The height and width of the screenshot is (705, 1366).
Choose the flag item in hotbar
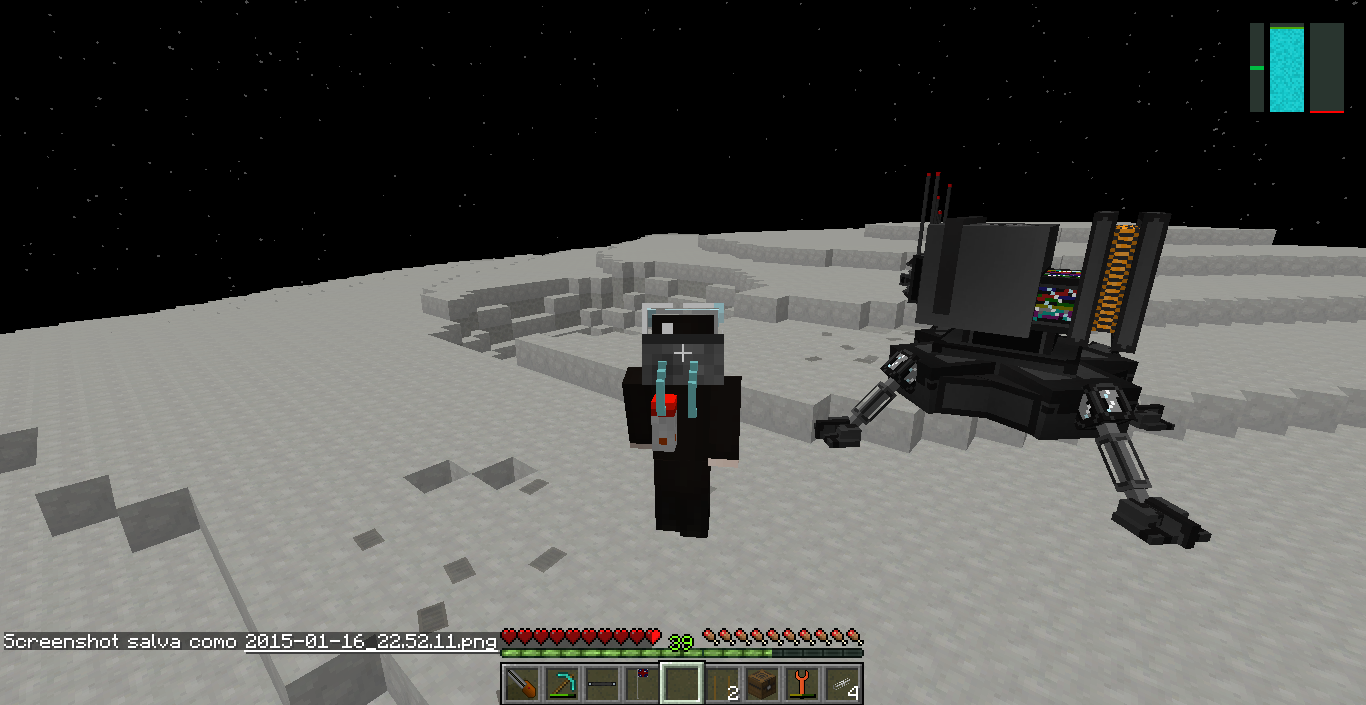point(642,685)
